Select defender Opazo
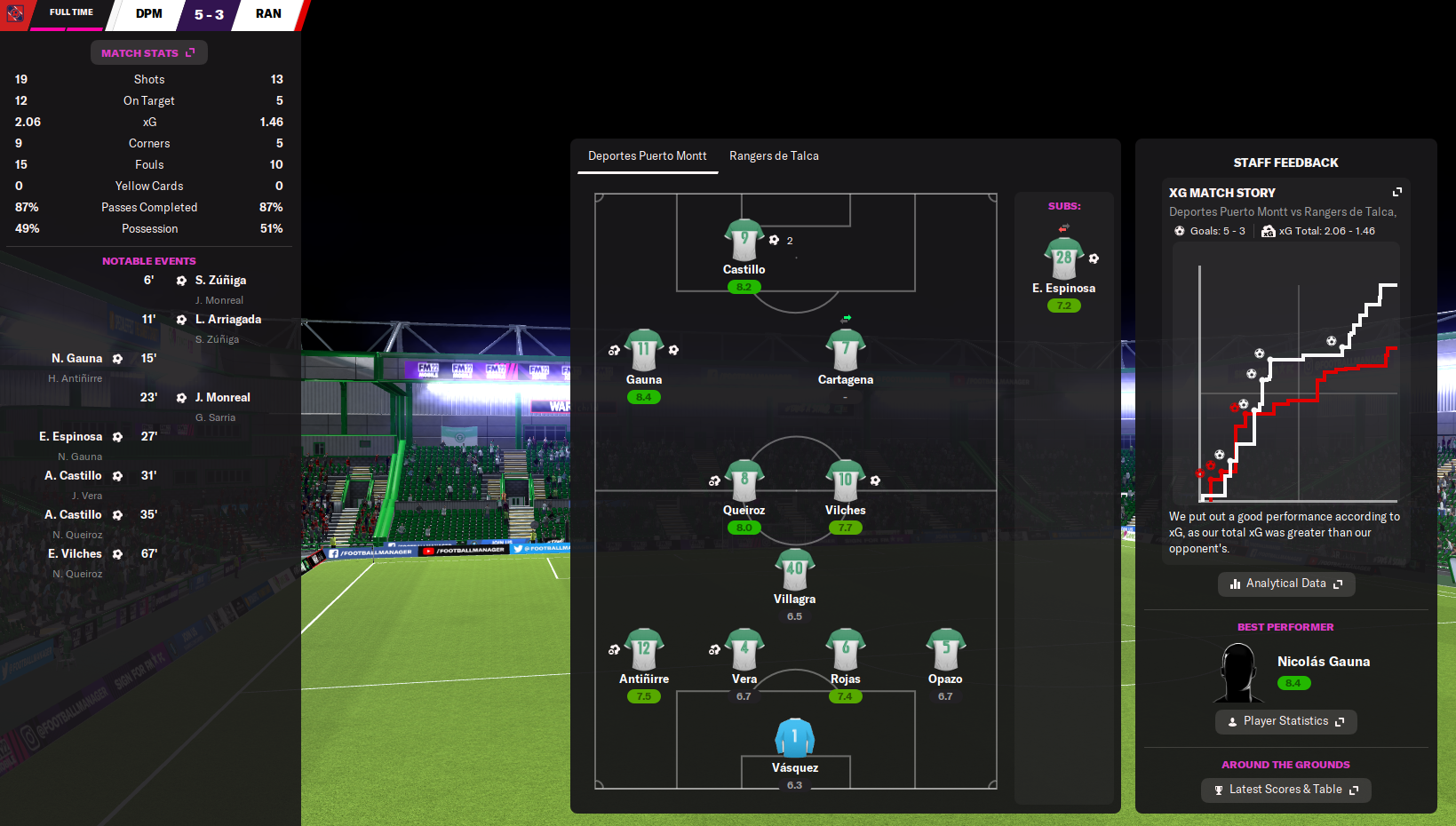Image resolution: width=1456 pixels, height=826 pixels. [x=945, y=651]
